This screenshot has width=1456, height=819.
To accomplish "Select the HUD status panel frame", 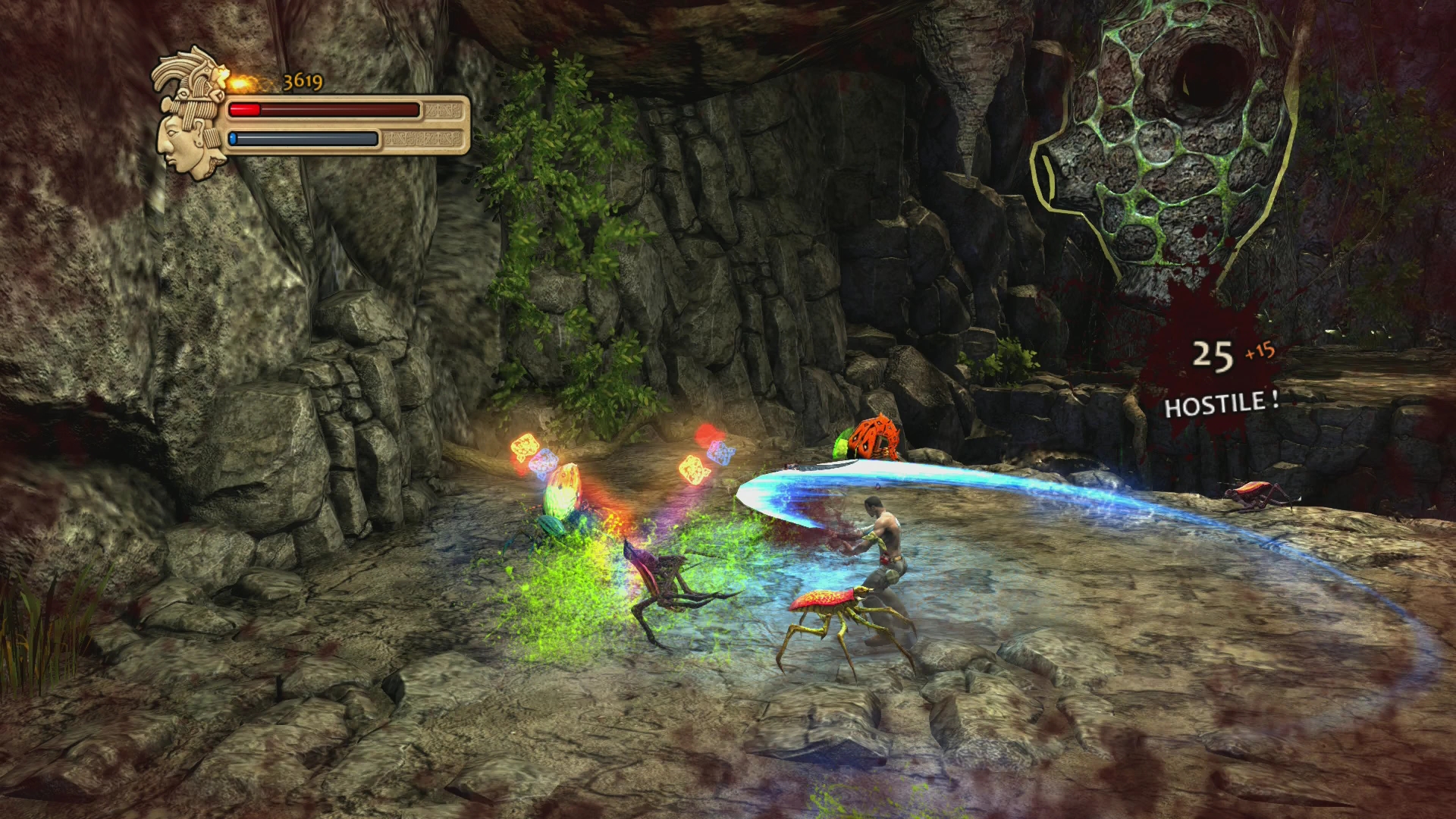I will pyautogui.click(x=345, y=125).
